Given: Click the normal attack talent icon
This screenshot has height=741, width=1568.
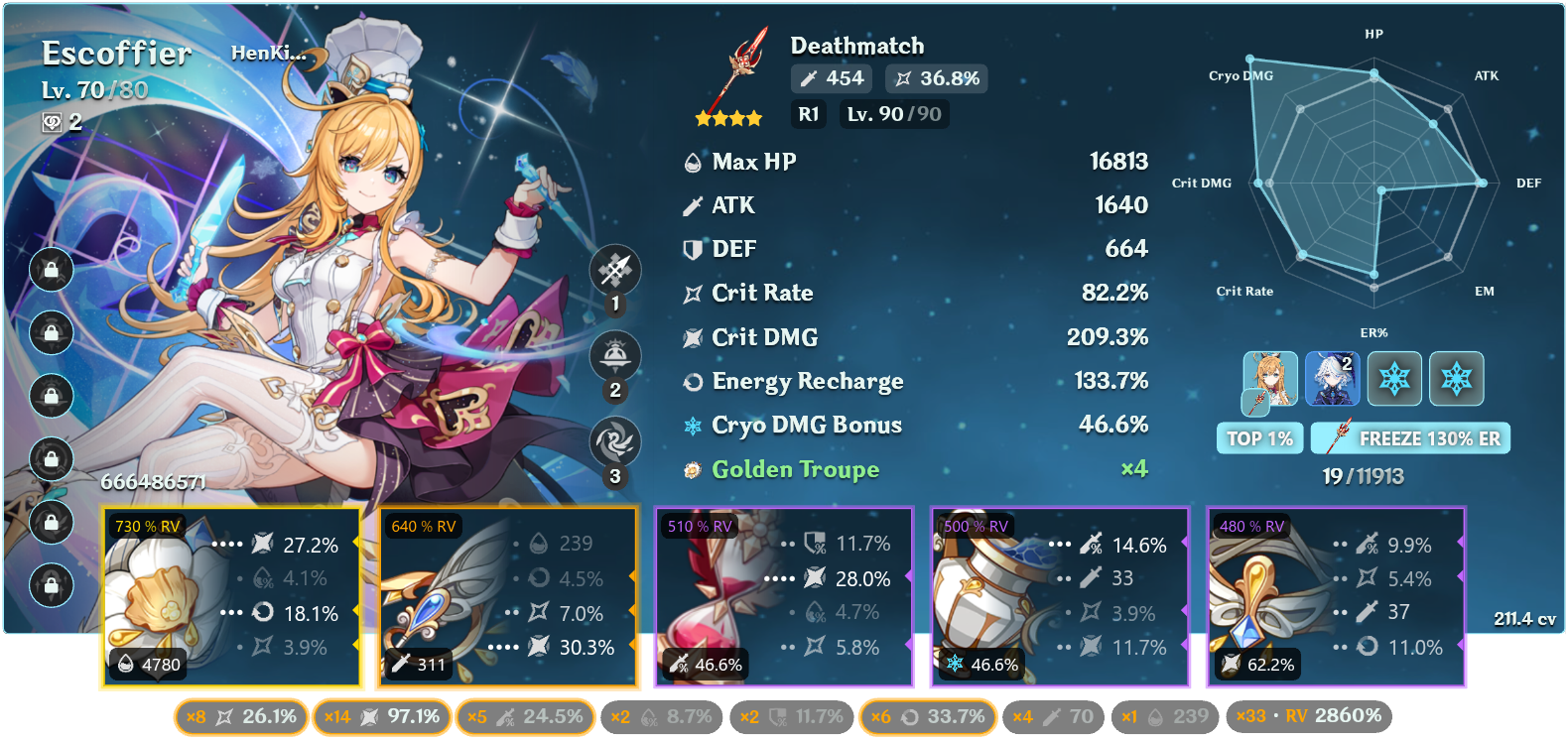Looking at the screenshot, I should 616,269.
